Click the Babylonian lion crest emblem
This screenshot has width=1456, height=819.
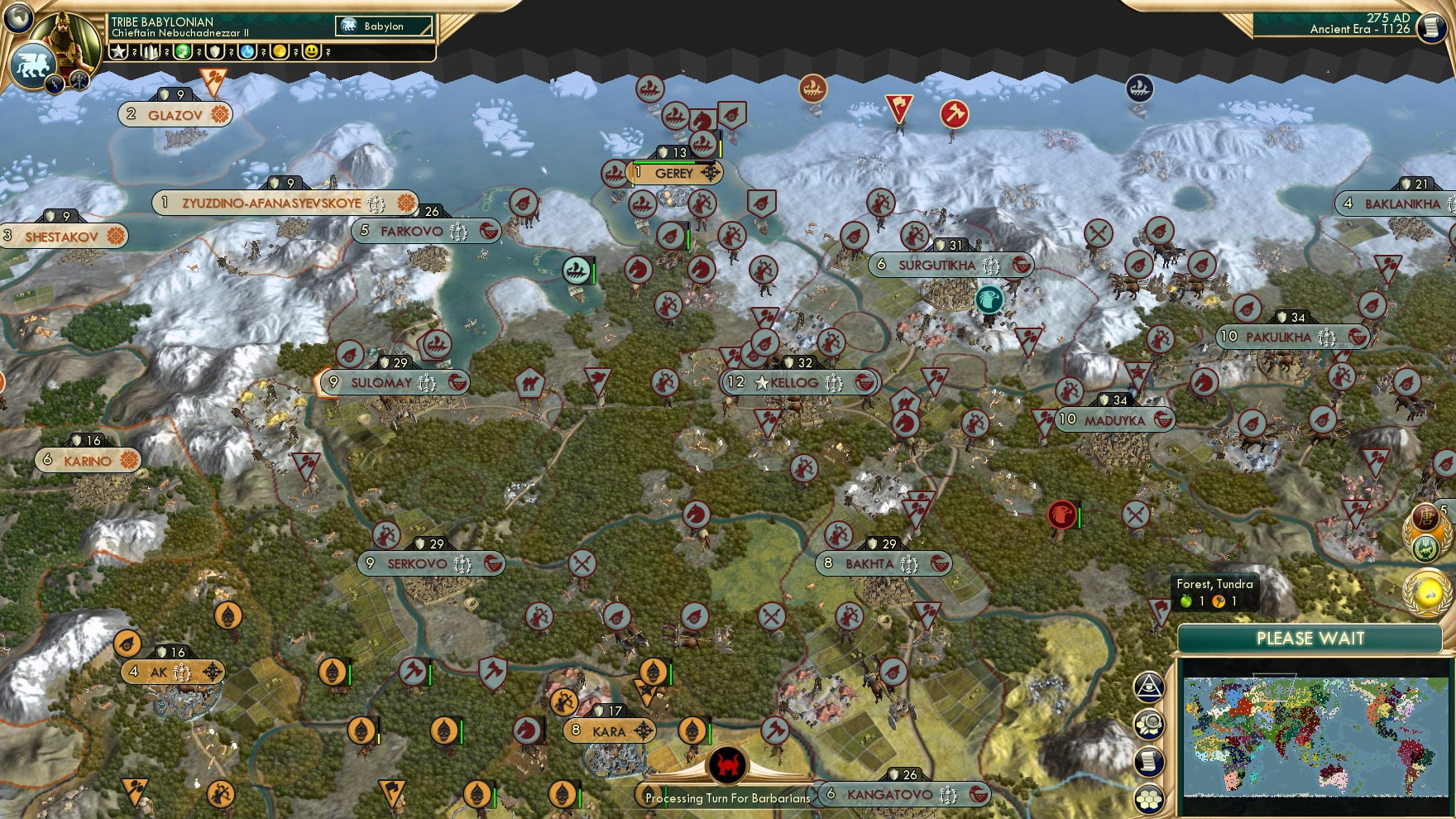coord(33,69)
